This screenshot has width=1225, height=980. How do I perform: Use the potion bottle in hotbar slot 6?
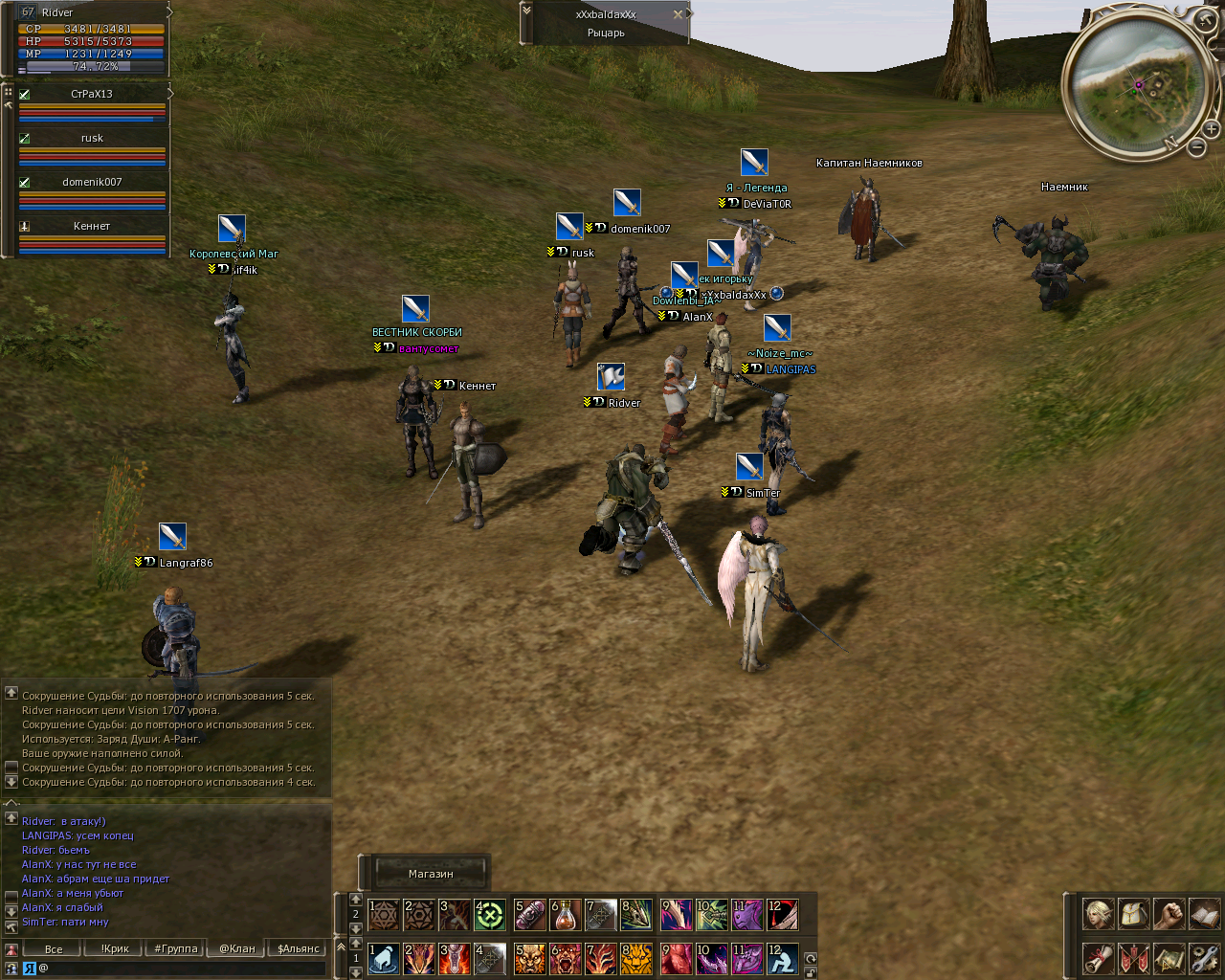point(565,915)
